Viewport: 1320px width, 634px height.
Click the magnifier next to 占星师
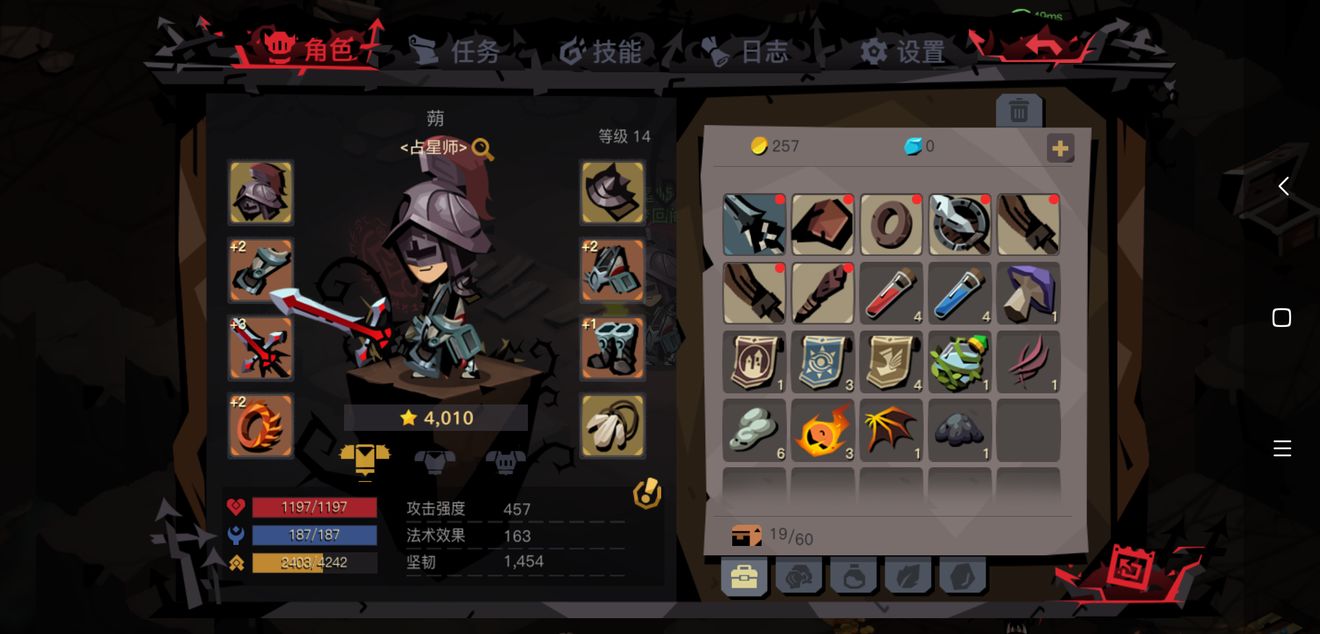point(483,149)
